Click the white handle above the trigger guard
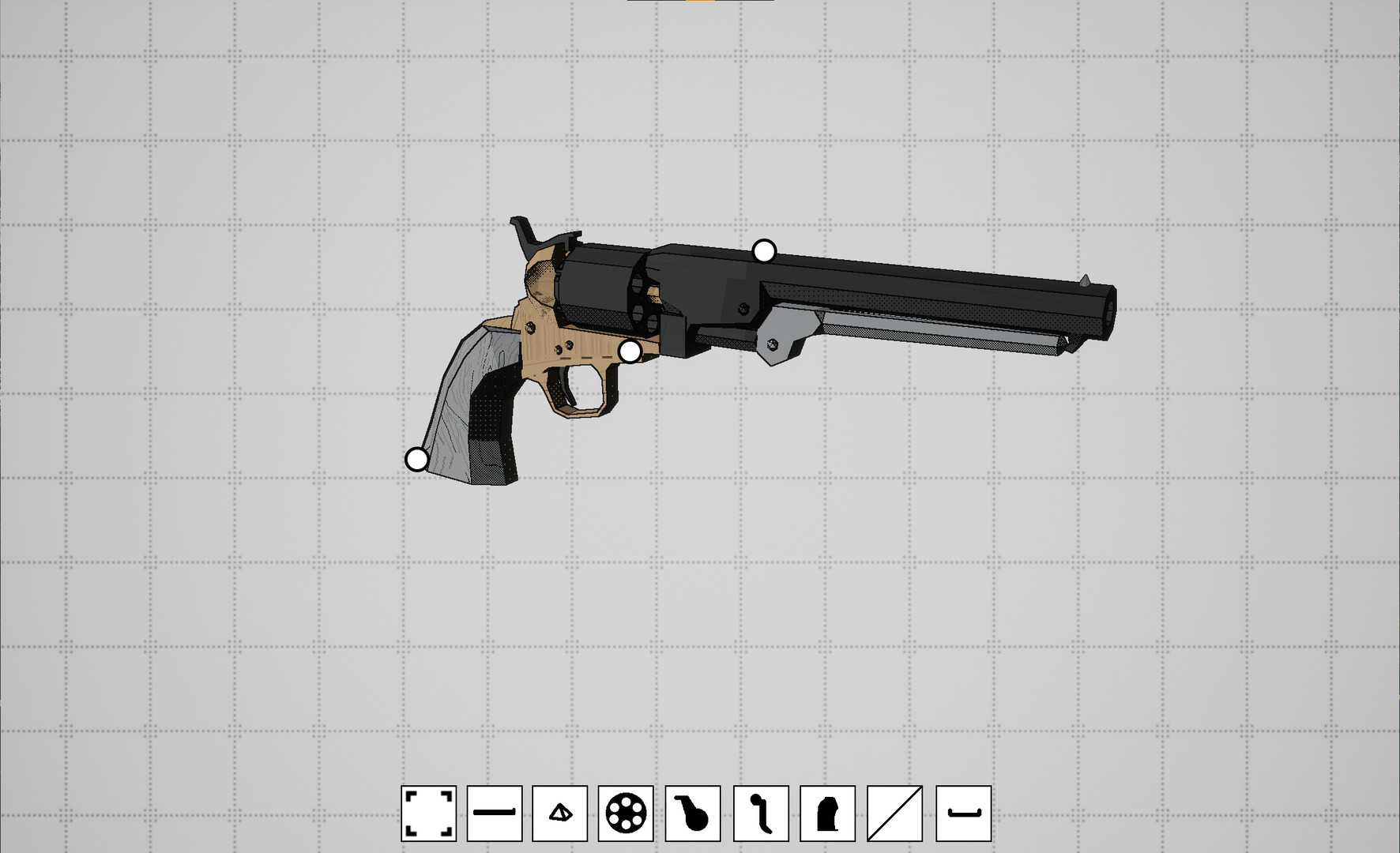 click(630, 351)
